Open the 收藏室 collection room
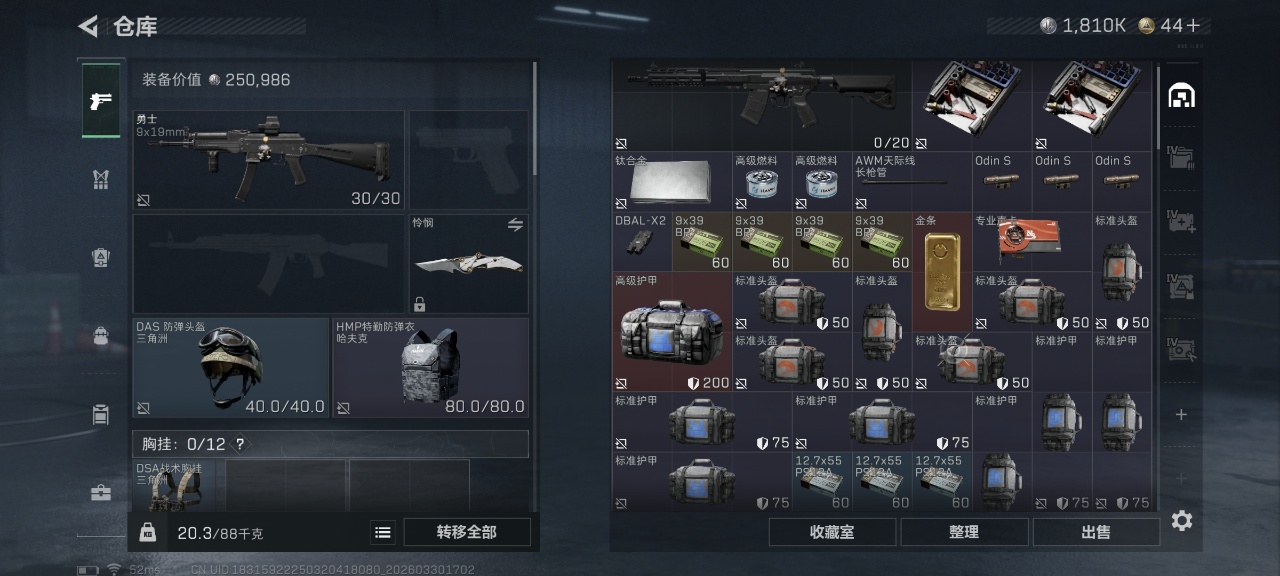 point(832,532)
